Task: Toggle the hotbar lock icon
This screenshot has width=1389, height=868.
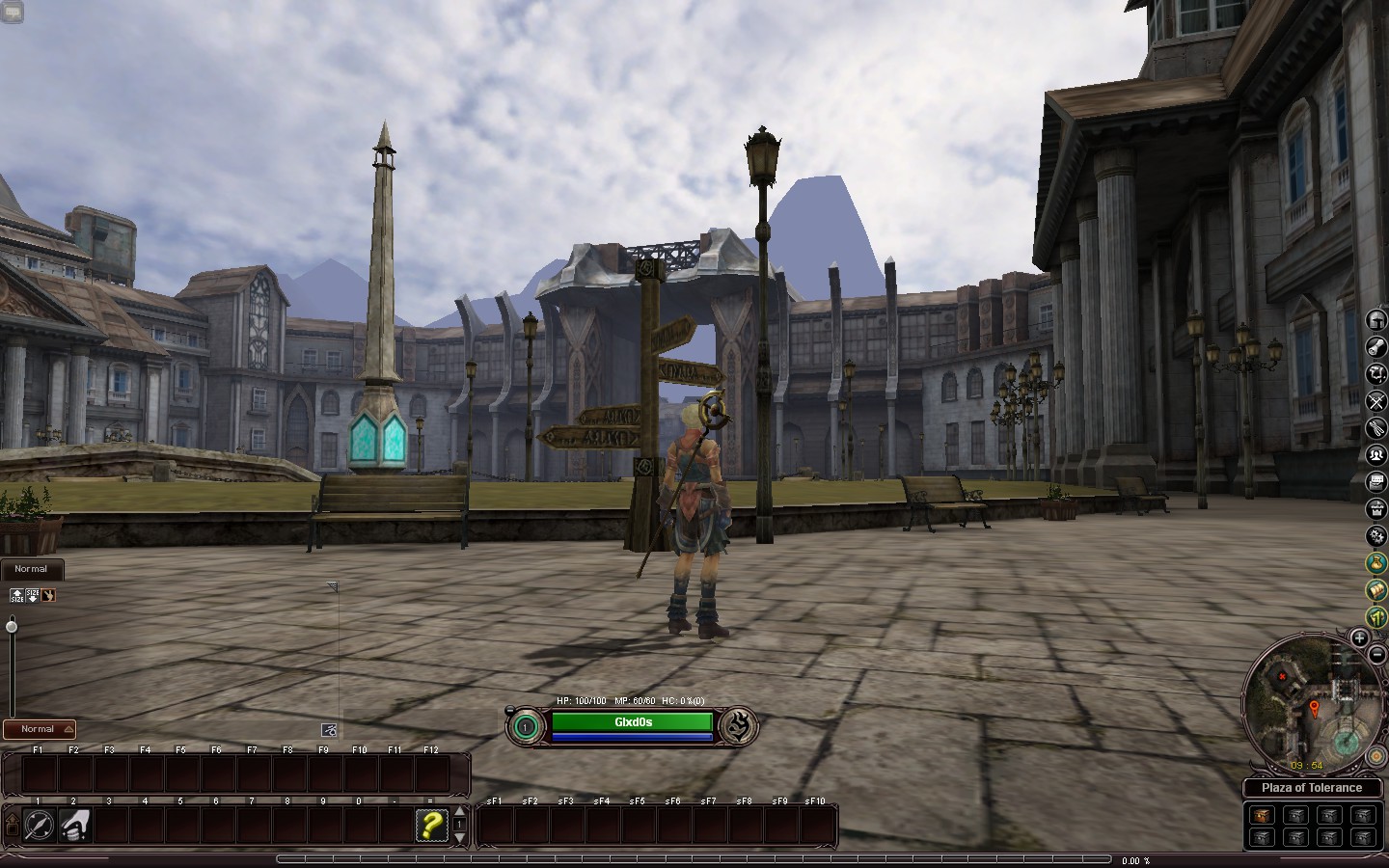Action: (x=13, y=826)
